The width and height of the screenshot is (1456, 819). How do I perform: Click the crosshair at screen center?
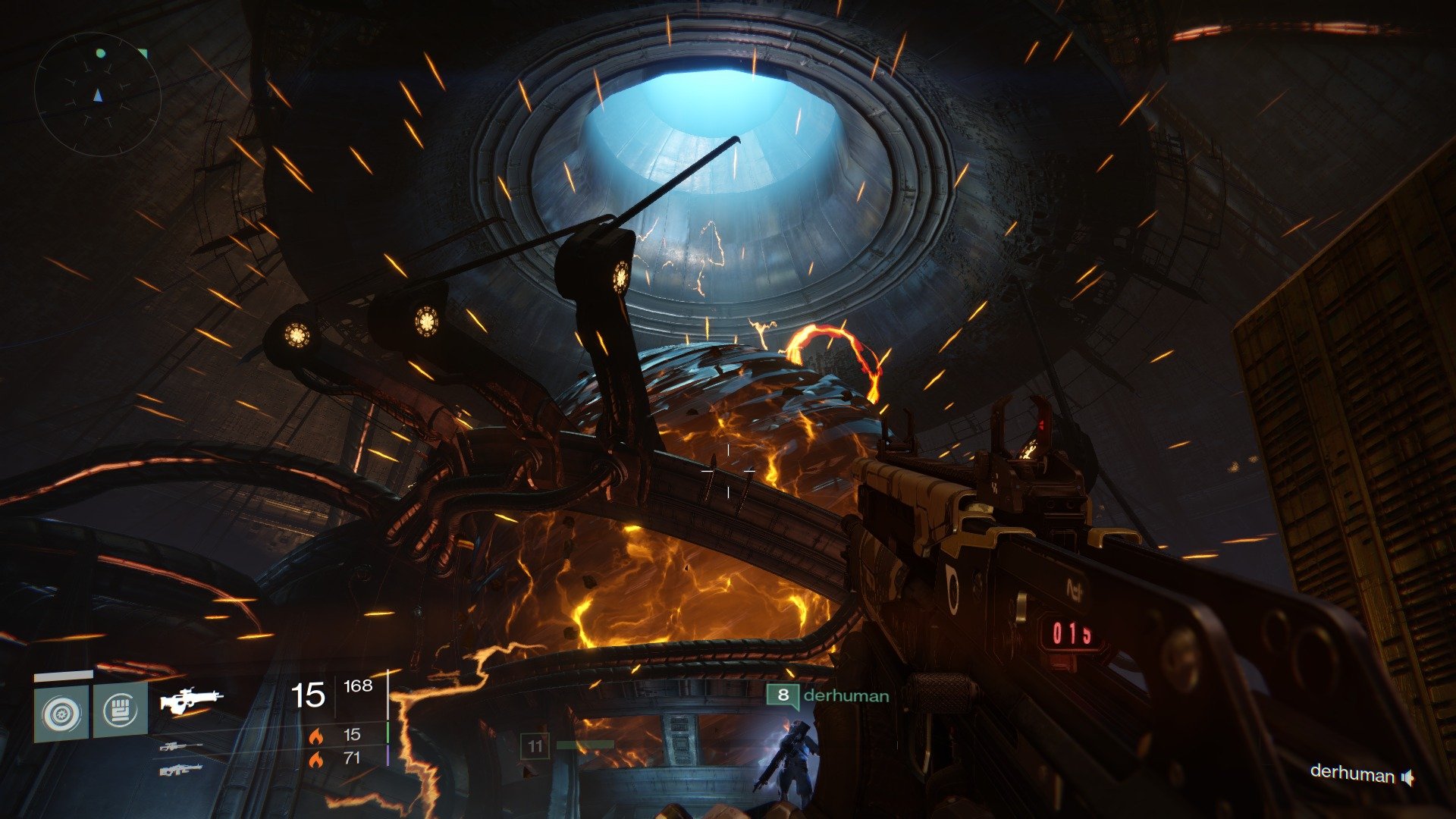728,470
